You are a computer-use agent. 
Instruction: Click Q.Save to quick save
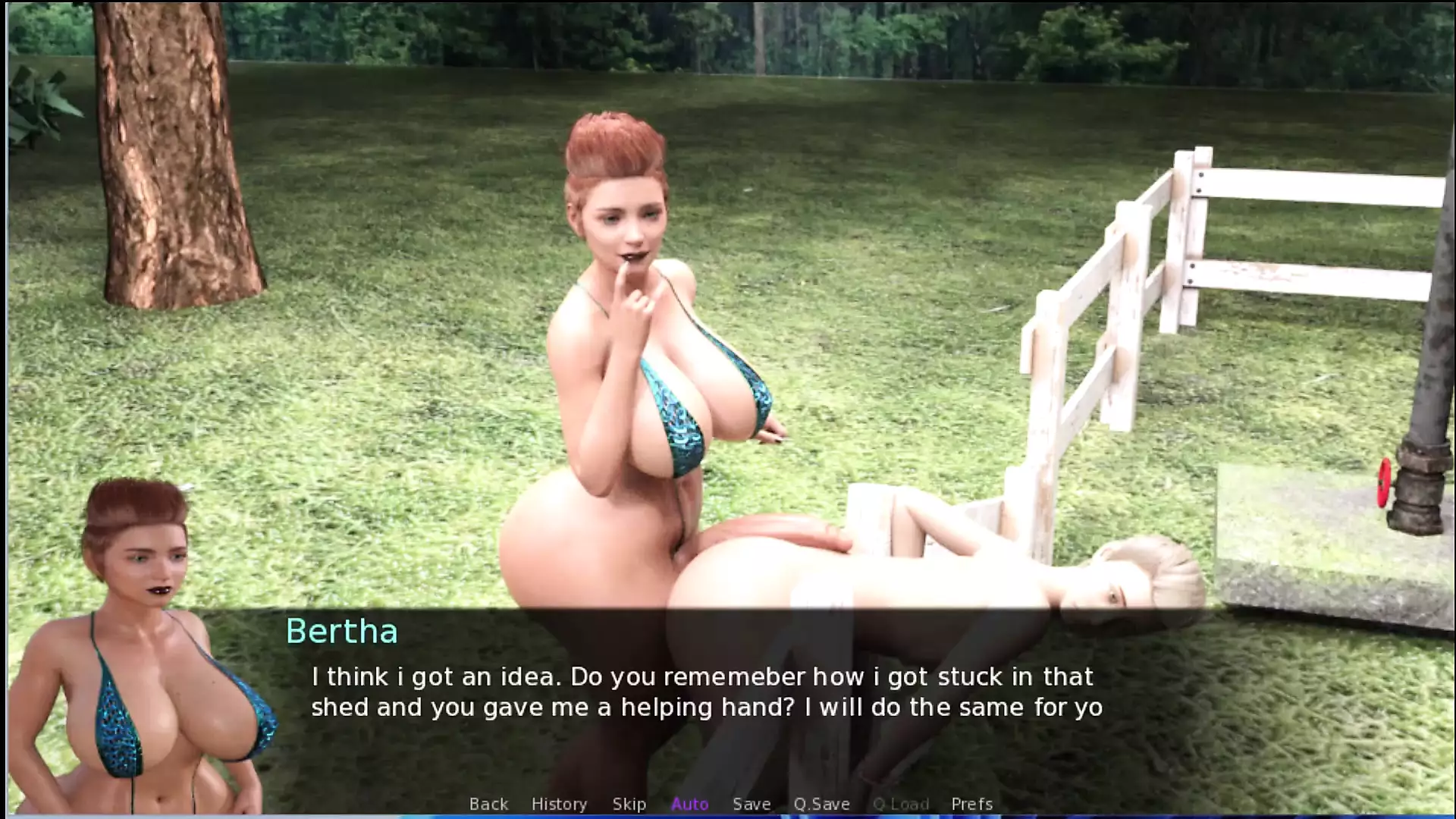821,804
